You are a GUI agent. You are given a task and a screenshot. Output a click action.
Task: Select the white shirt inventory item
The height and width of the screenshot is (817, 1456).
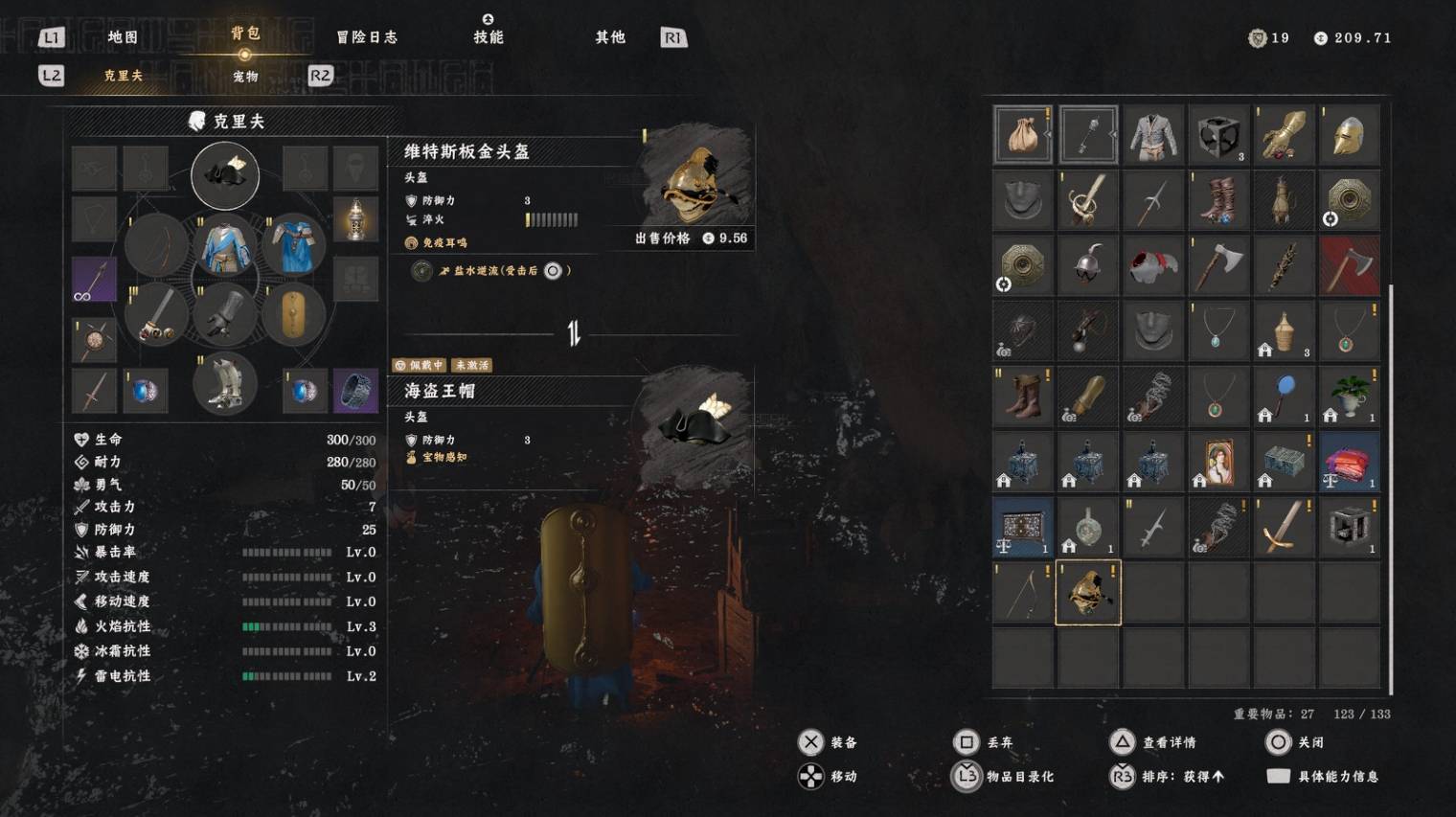click(1153, 135)
